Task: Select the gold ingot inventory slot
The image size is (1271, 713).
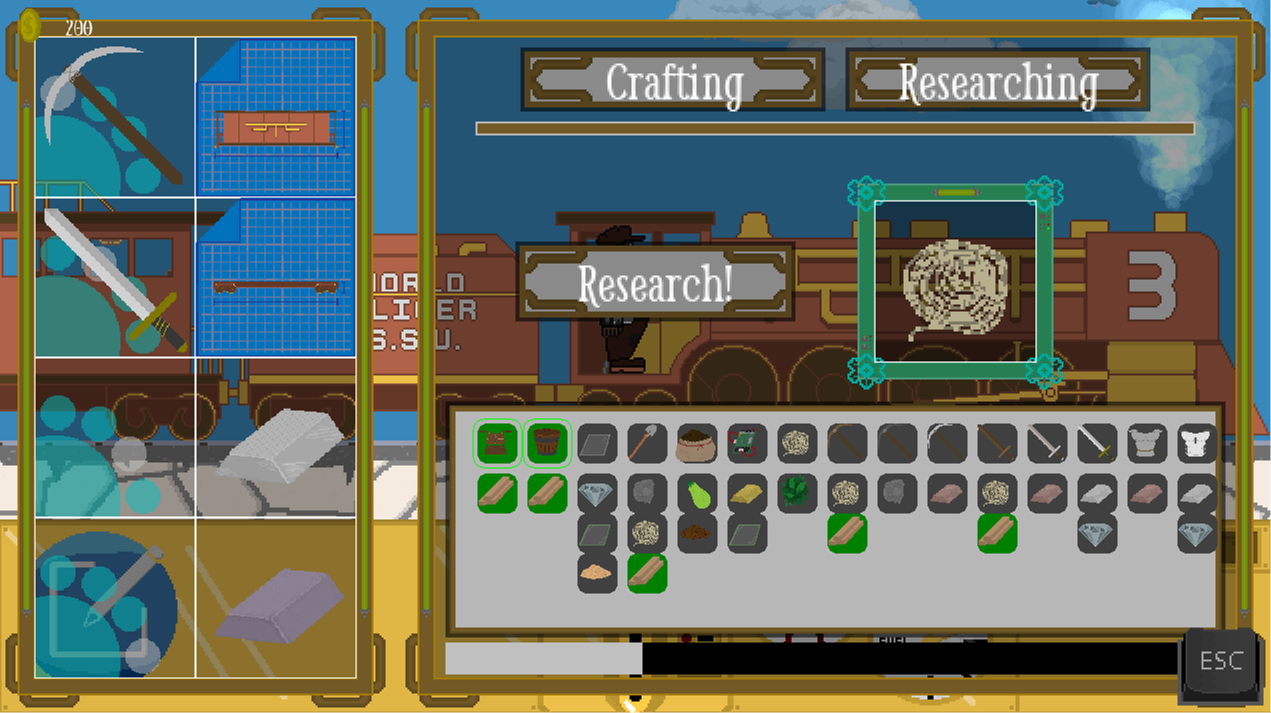Action: click(x=747, y=493)
